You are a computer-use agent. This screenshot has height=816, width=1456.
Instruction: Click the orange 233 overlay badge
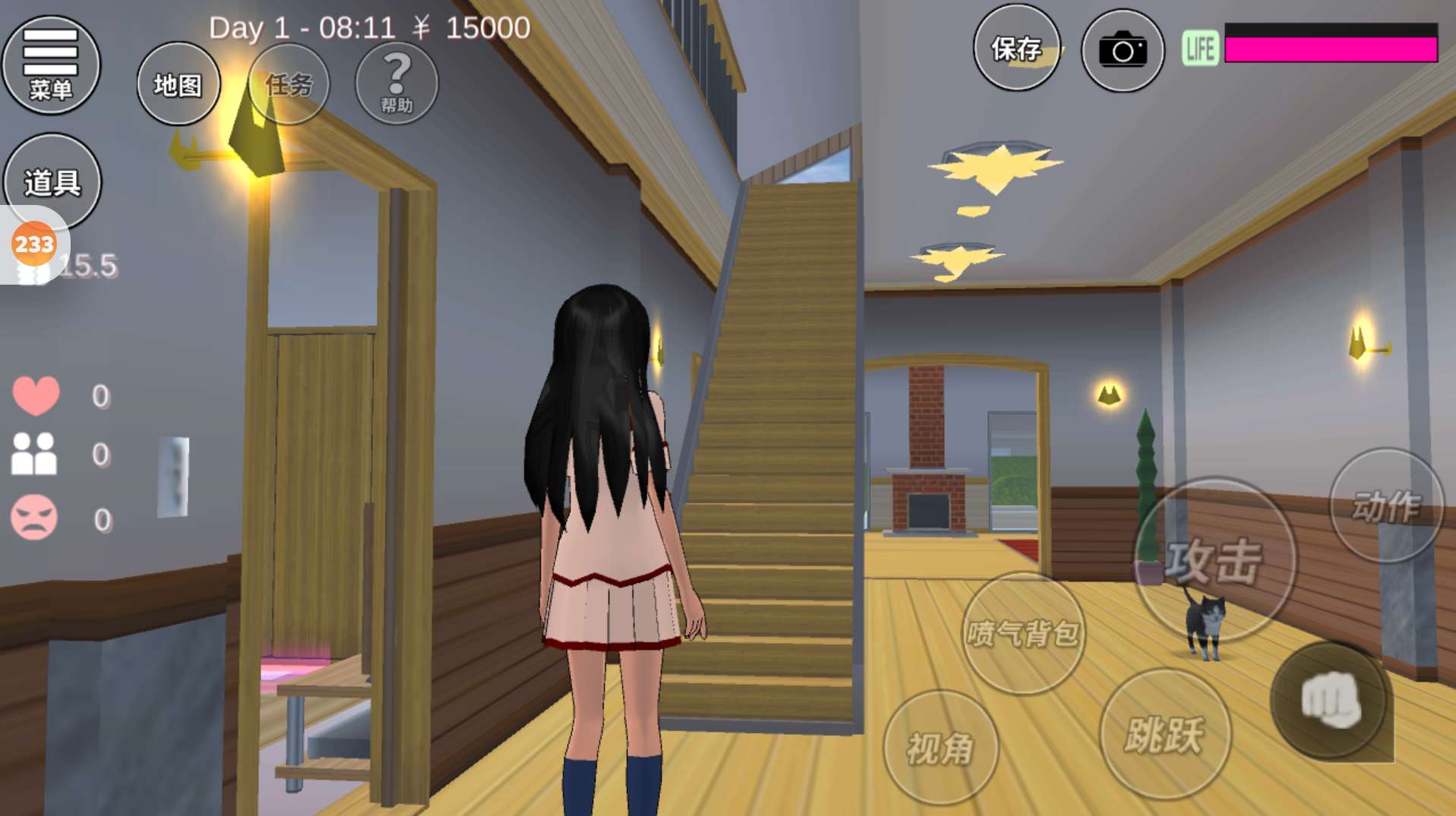pos(34,244)
